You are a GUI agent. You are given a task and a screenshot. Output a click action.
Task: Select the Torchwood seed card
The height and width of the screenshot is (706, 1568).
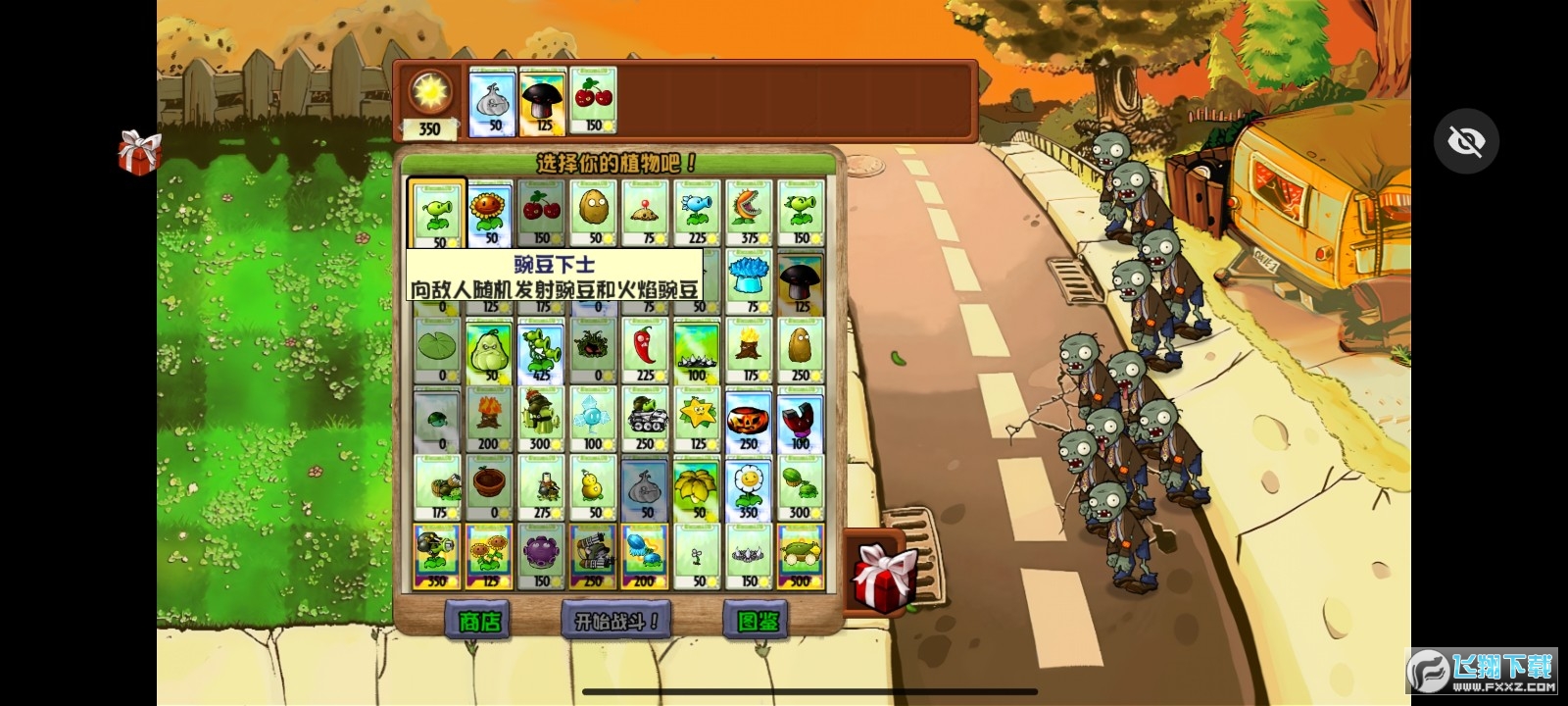point(749,348)
